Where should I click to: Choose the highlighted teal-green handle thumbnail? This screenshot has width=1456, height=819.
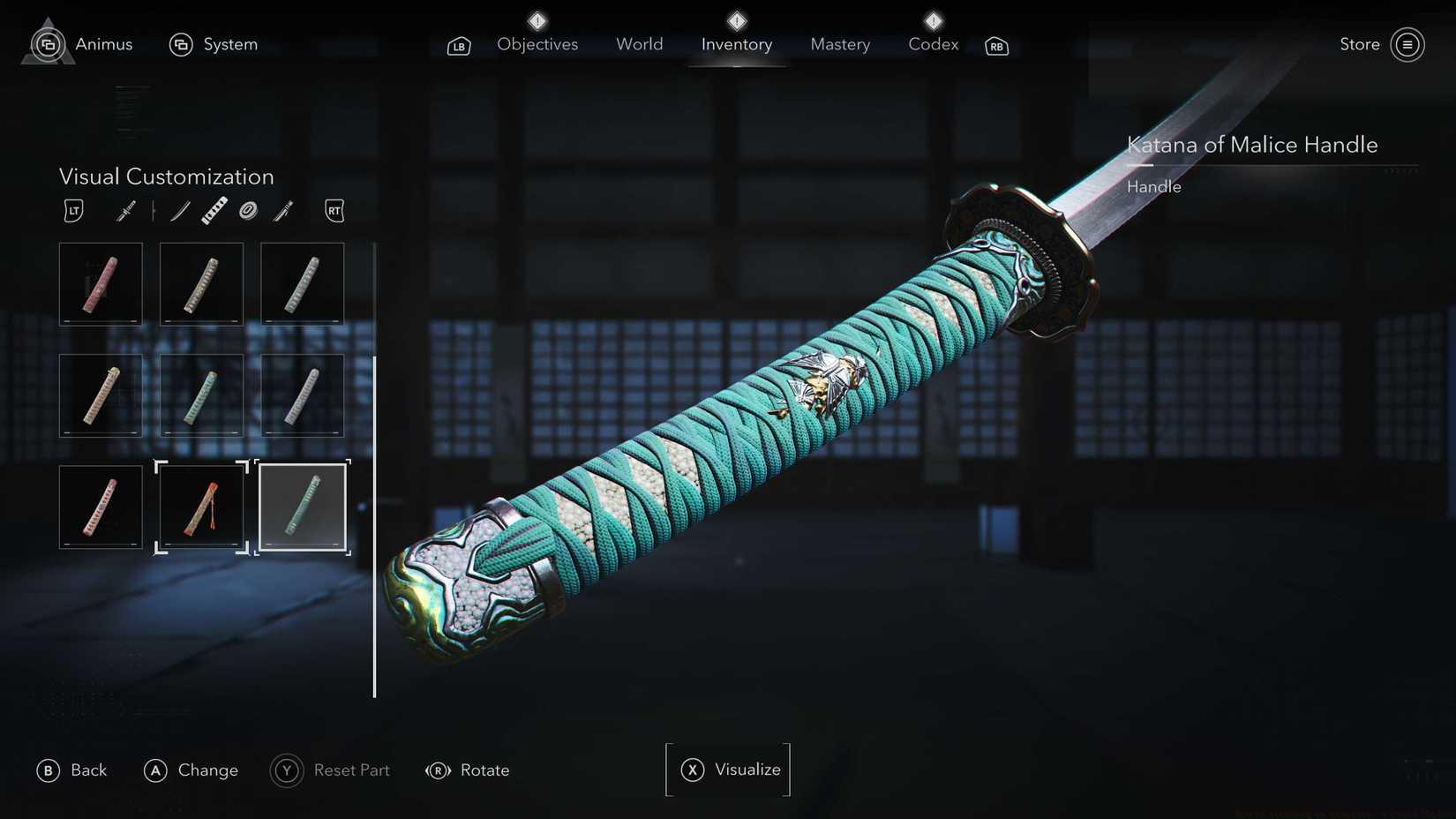tap(303, 507)
